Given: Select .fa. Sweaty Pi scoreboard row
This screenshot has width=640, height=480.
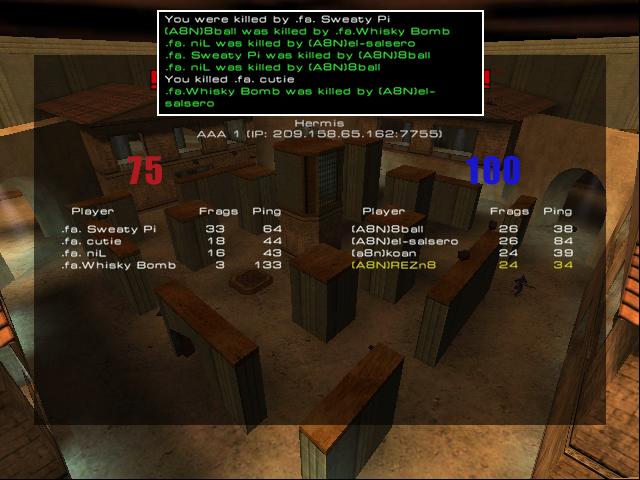Looking at the screenshot, I should (x=108, y=229).
